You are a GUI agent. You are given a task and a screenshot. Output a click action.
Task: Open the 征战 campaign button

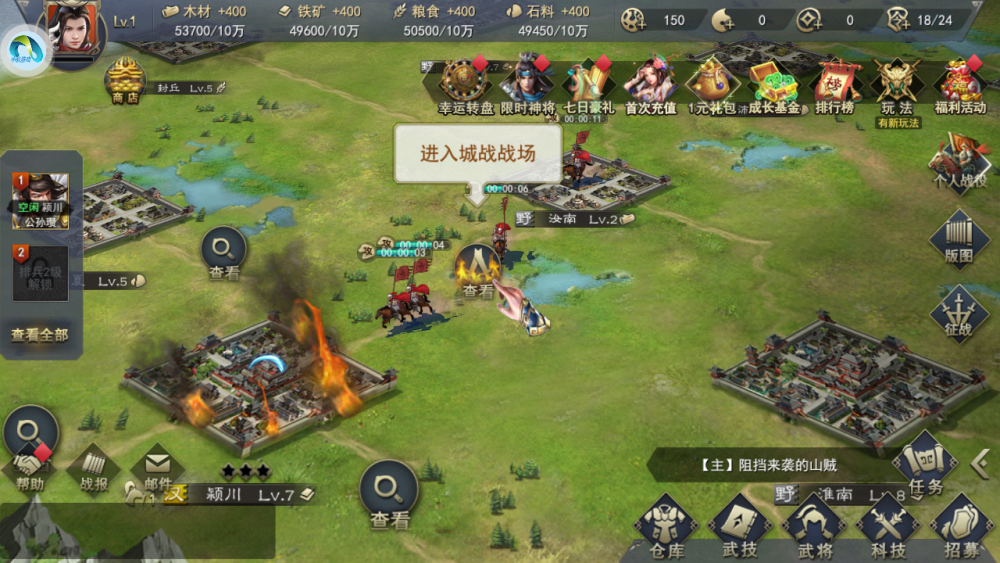point(959,312)
